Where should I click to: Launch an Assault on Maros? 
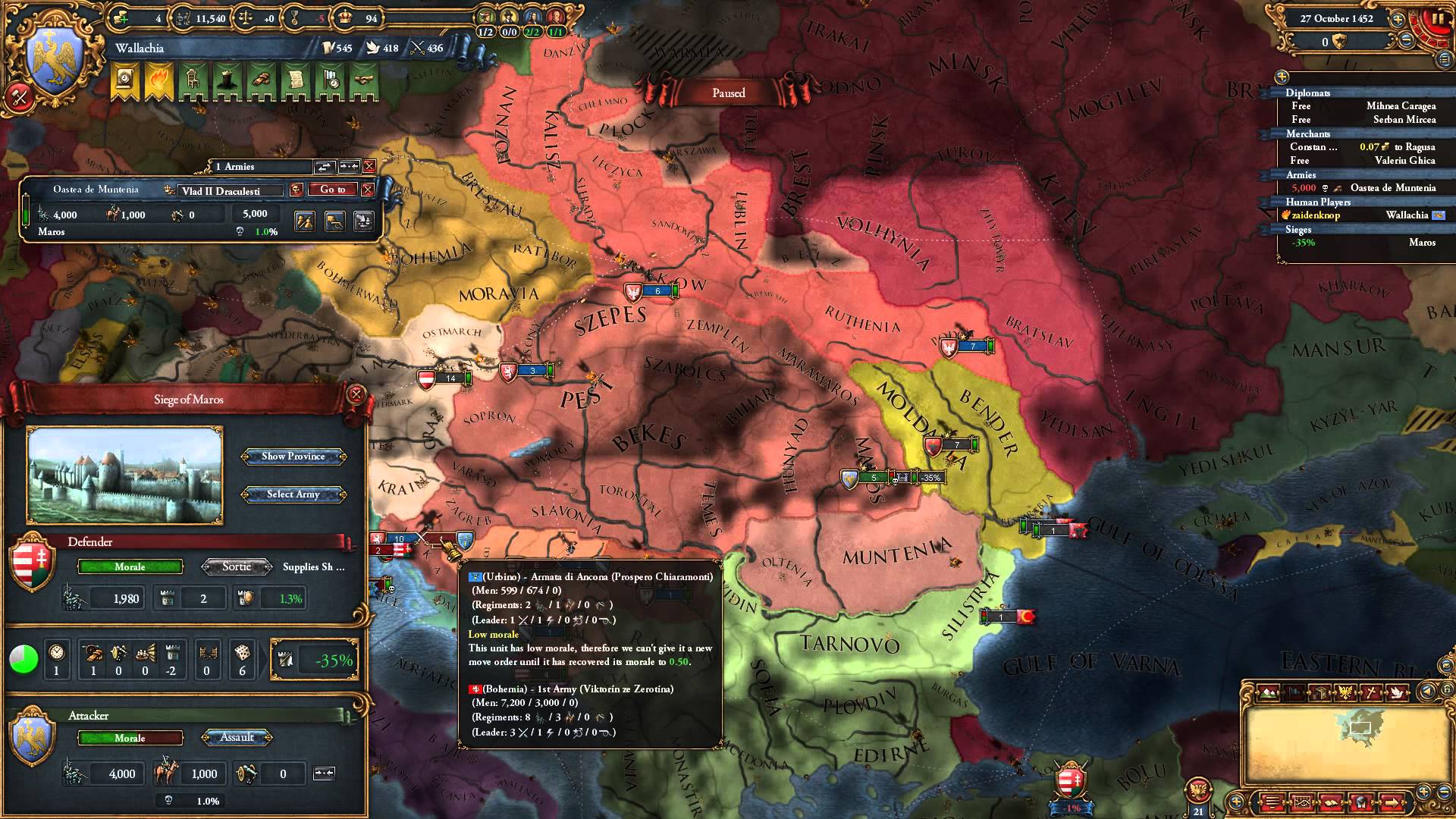tap(237, 737)
